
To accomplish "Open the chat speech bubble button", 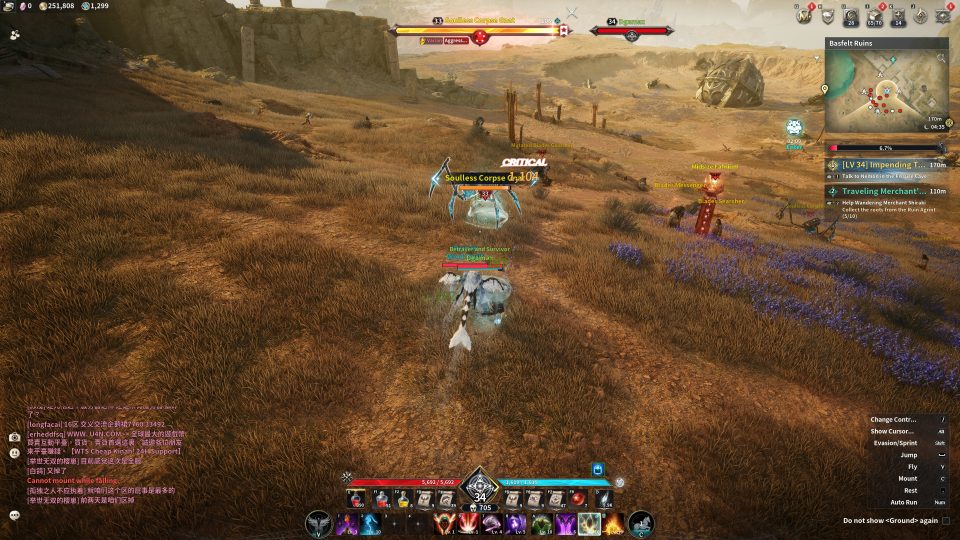I will (x=15, y=514).
